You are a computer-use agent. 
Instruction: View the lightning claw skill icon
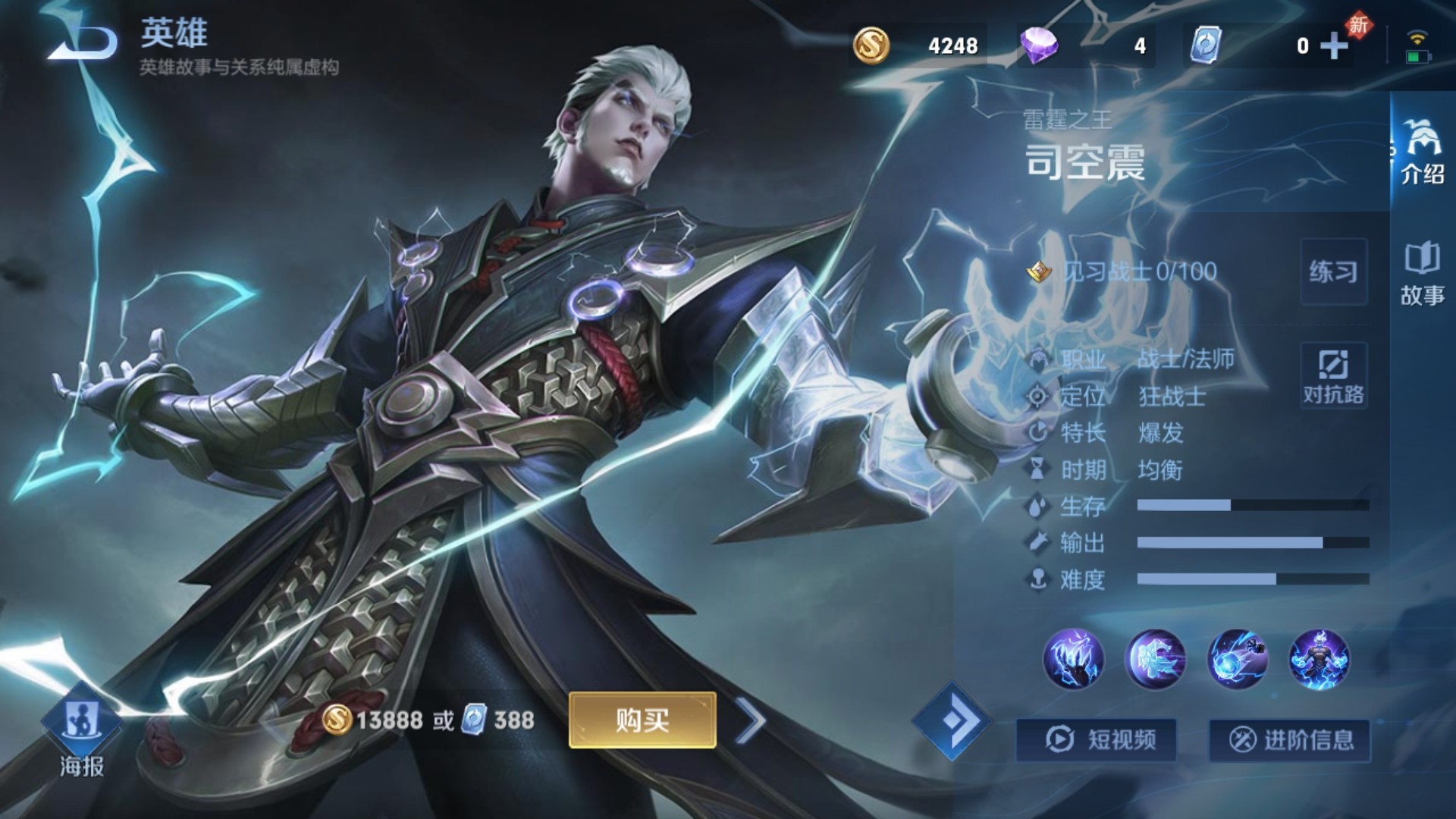(1073, 659)
